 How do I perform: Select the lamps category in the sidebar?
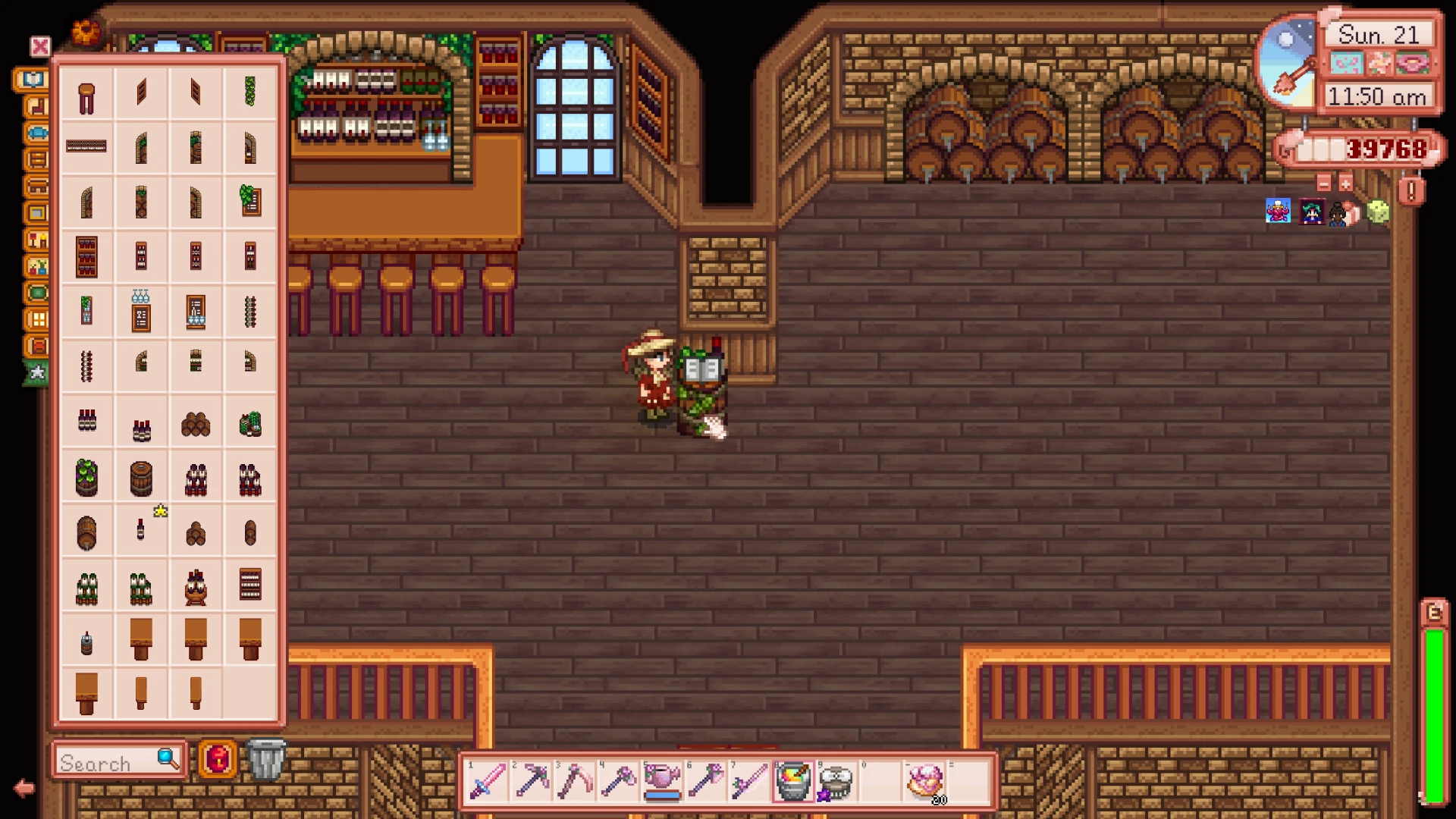(x=36, y=239)
